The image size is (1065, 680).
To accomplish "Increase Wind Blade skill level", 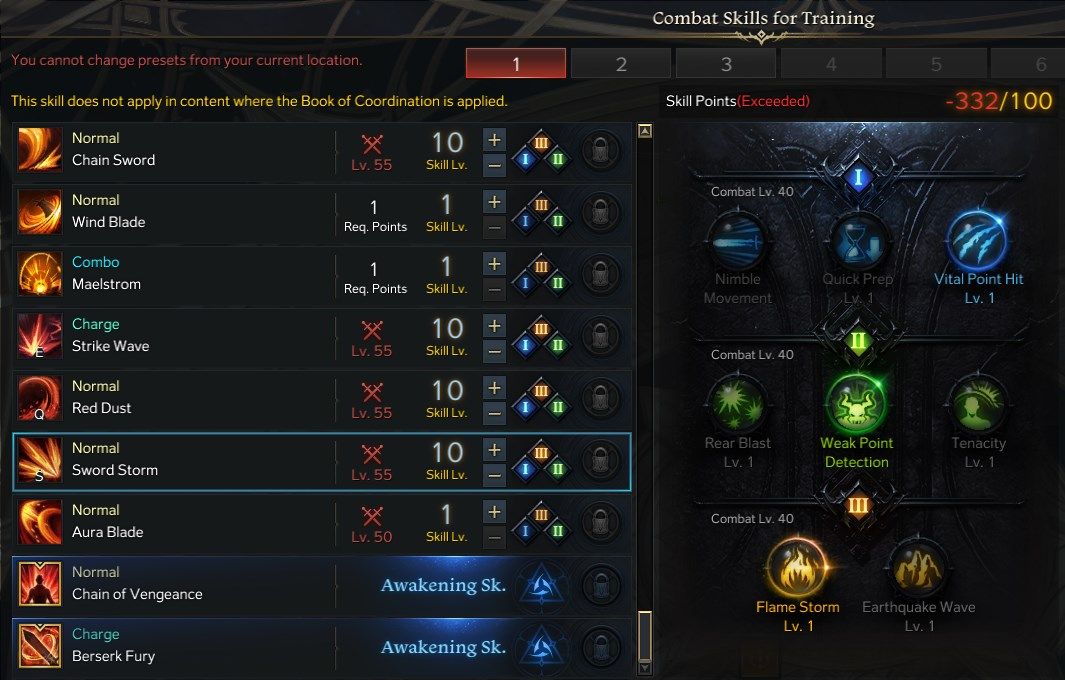I will click(x=494, y=201).
